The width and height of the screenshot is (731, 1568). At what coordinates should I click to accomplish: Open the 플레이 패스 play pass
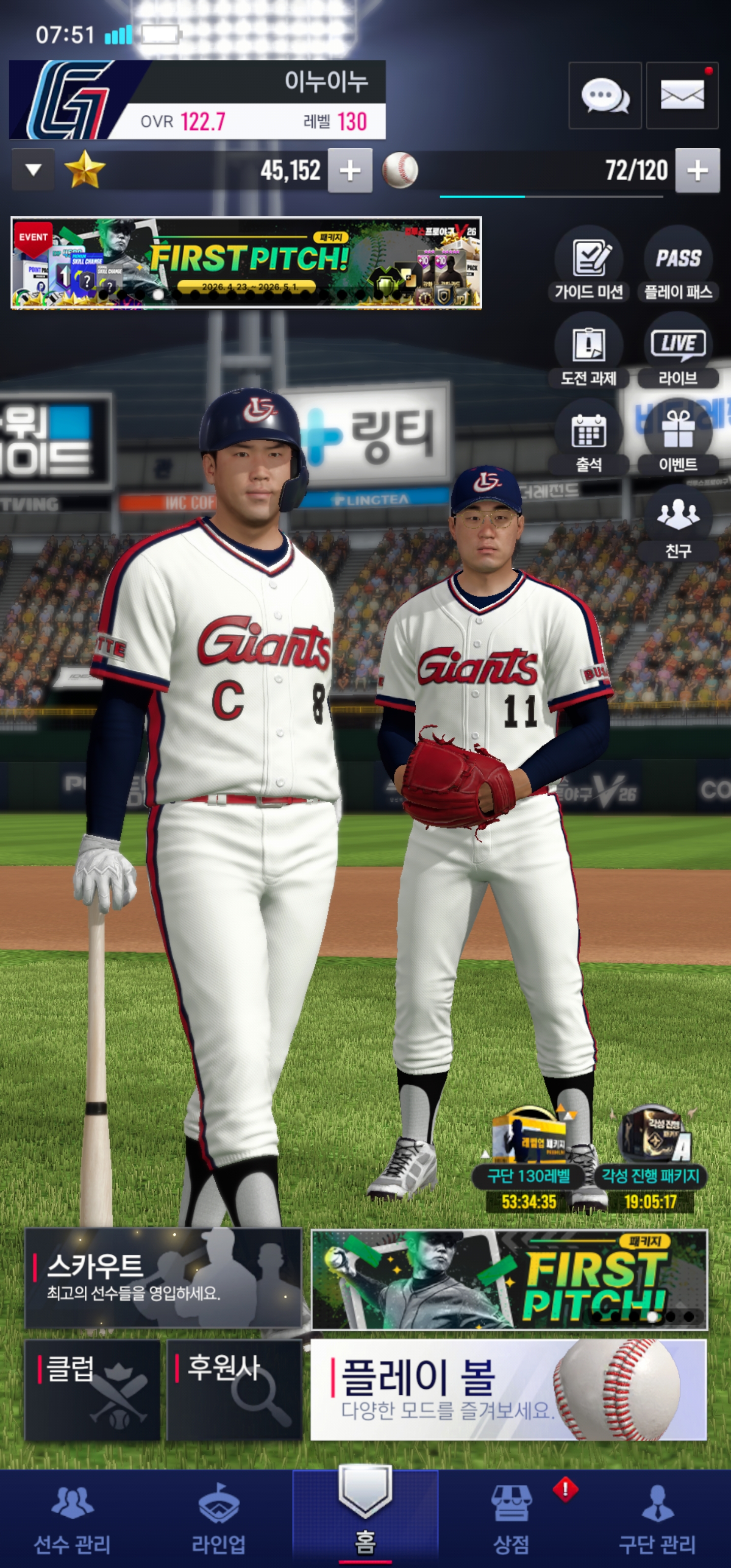click(x=678, y=264)
